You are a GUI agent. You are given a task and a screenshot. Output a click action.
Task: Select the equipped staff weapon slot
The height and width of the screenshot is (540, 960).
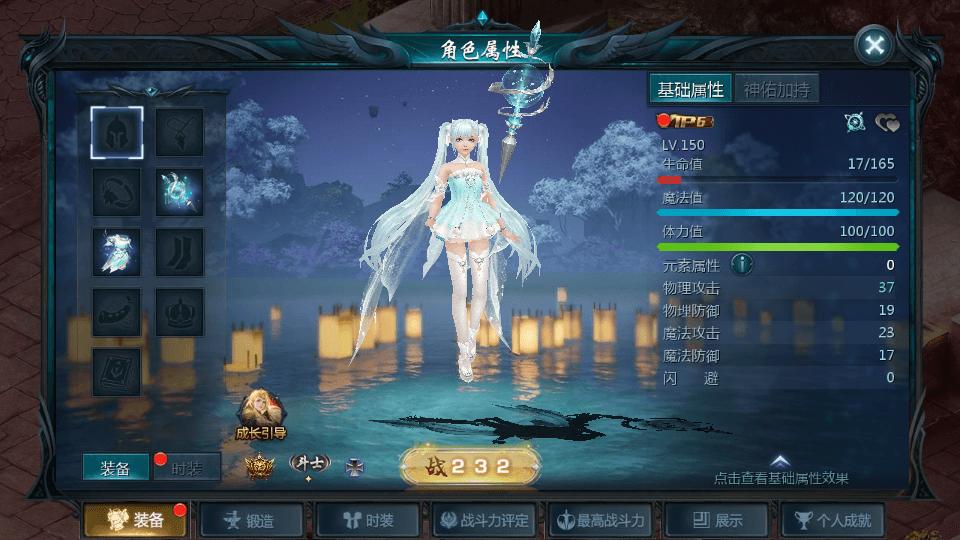tap(180, 192)
